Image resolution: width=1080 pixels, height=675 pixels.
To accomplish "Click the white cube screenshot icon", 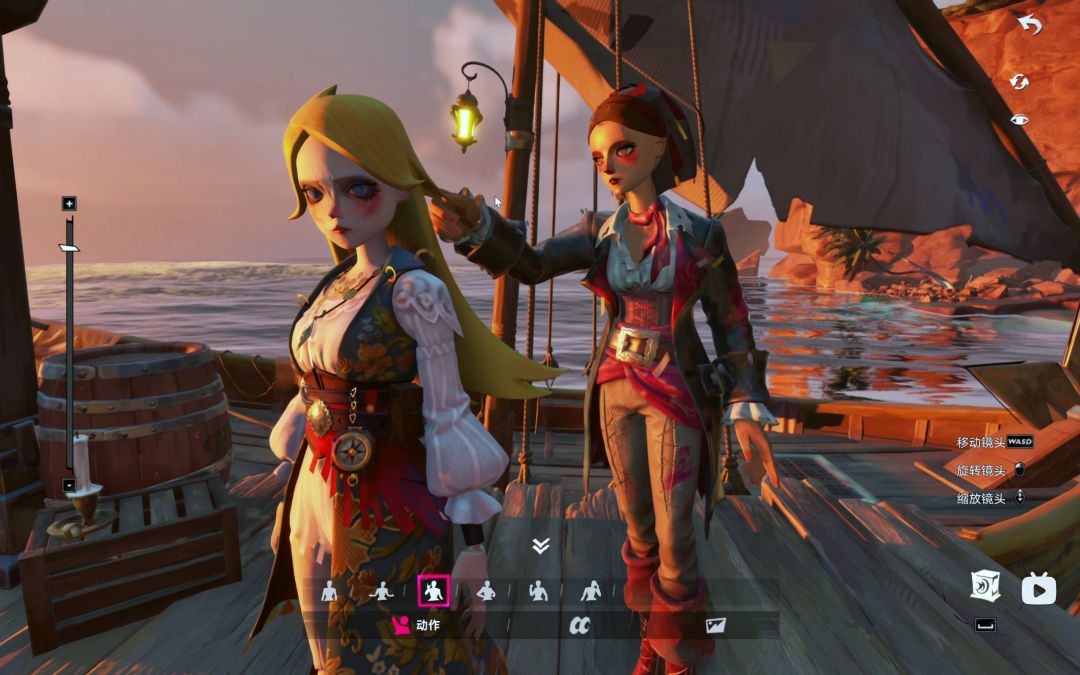I will coord(985,586).
